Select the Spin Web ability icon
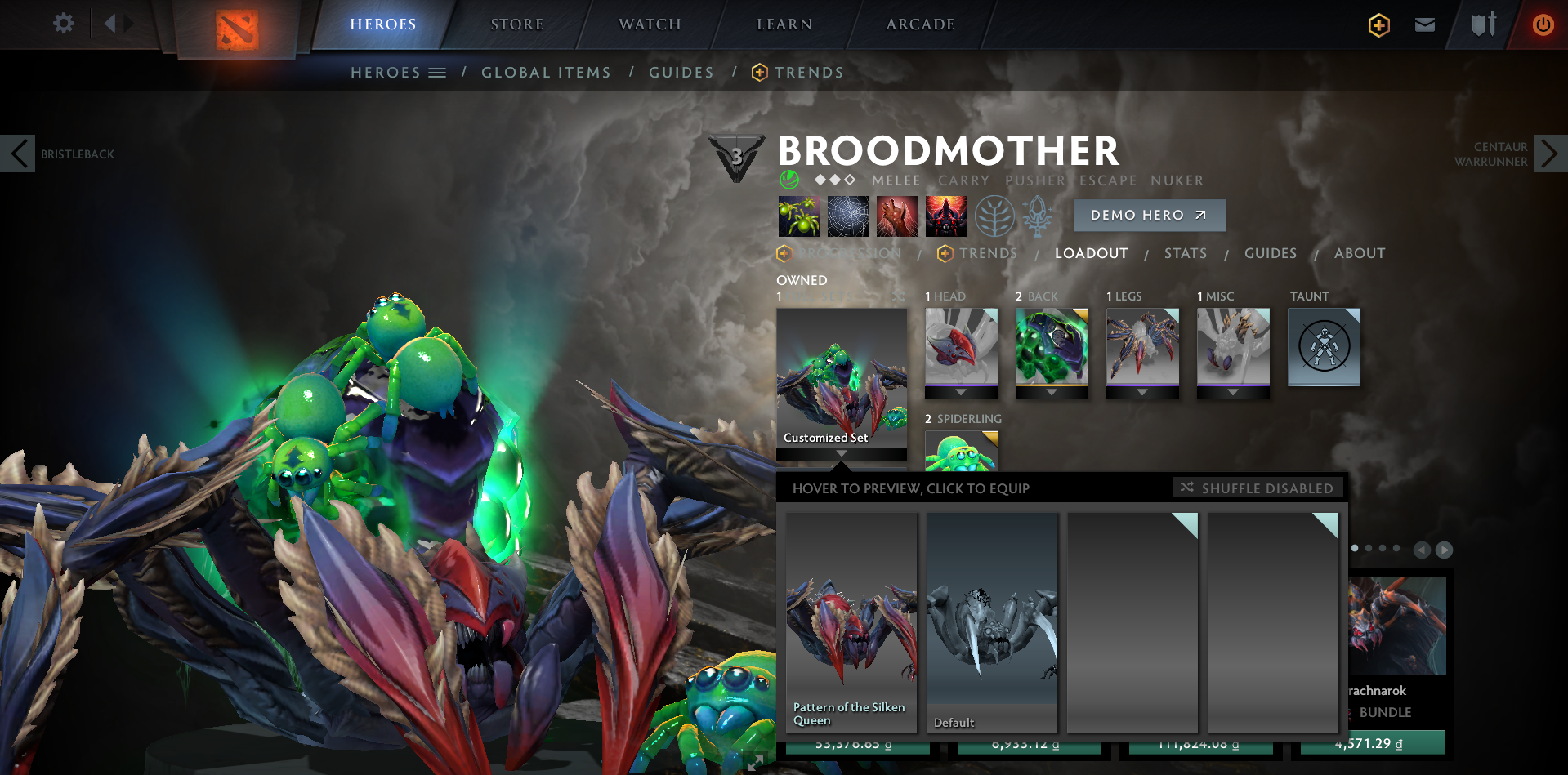Viewport: 1568px width, 775px height. (x=847, y=216)
